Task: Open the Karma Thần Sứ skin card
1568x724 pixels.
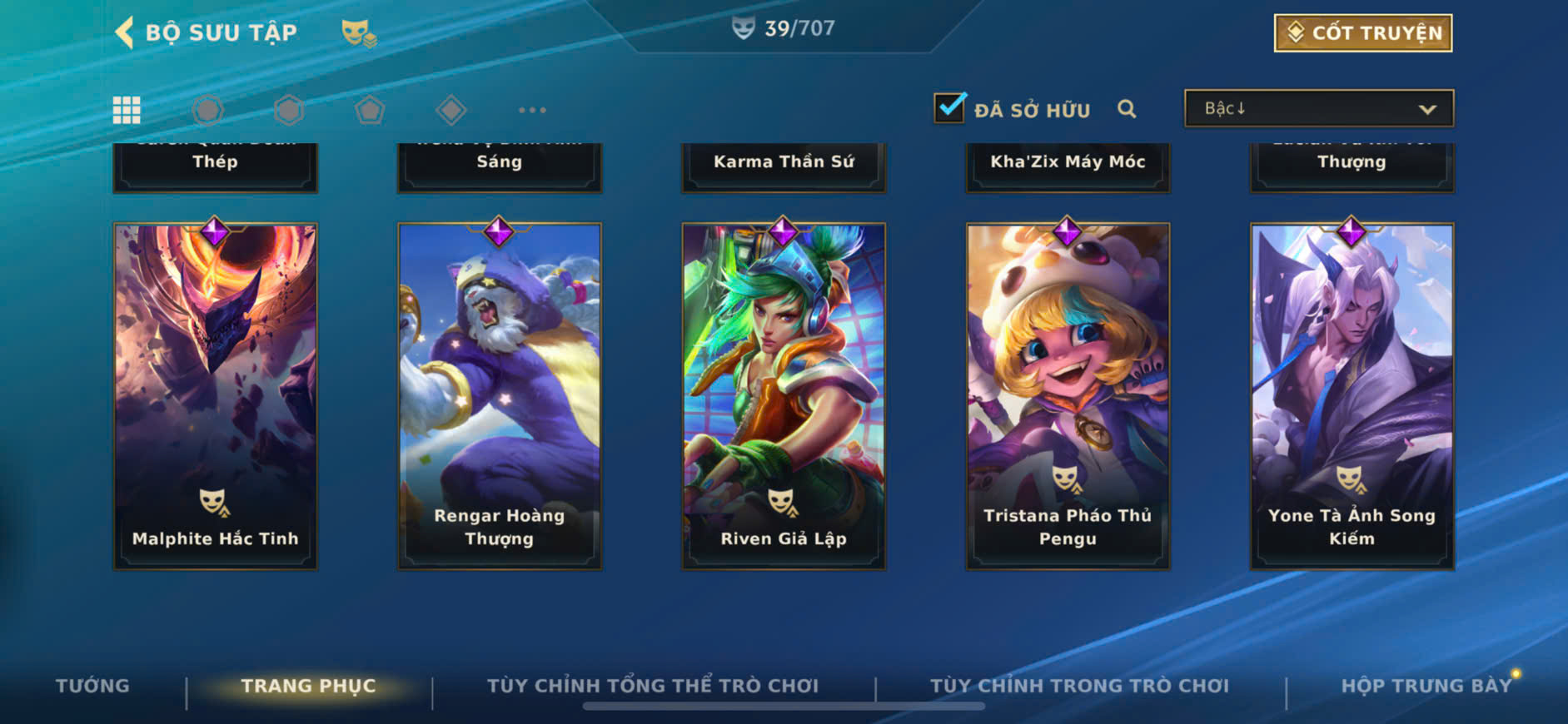Action: click(784, 166)
